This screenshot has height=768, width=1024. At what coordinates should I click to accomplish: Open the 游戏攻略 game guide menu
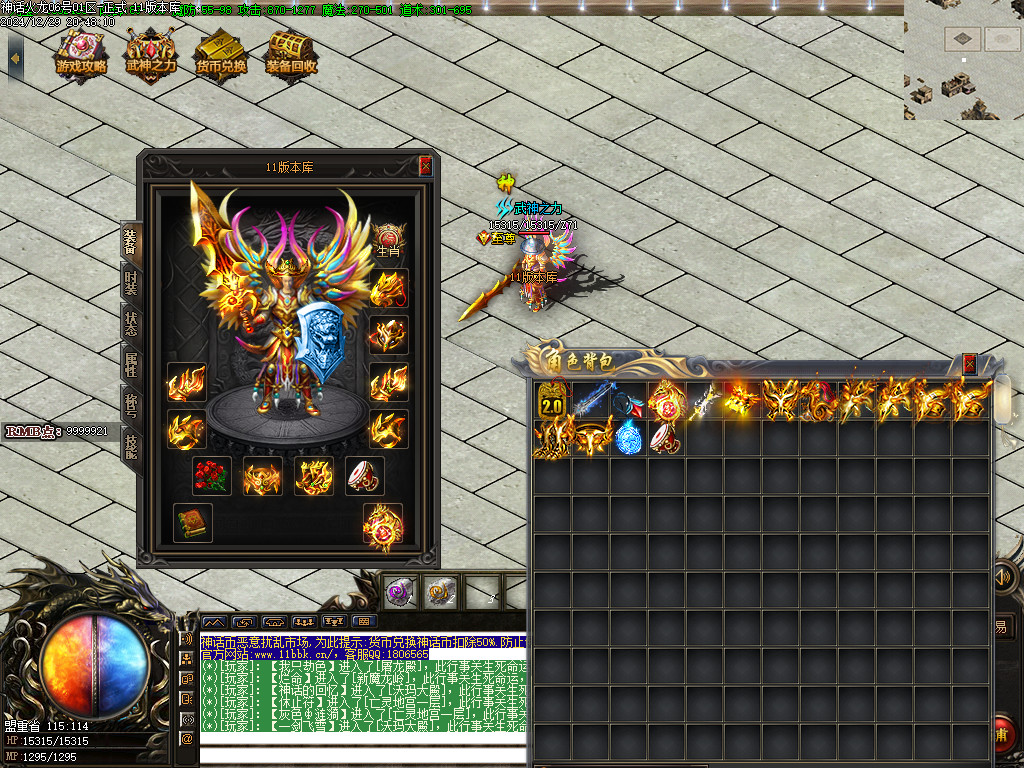pos(81,55)
